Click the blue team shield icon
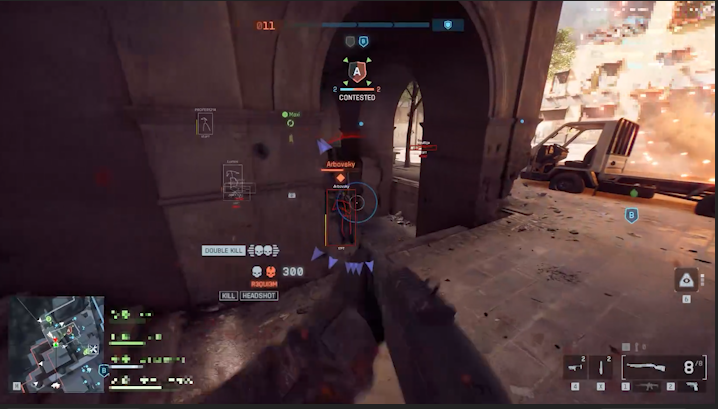 click(448, 25)
